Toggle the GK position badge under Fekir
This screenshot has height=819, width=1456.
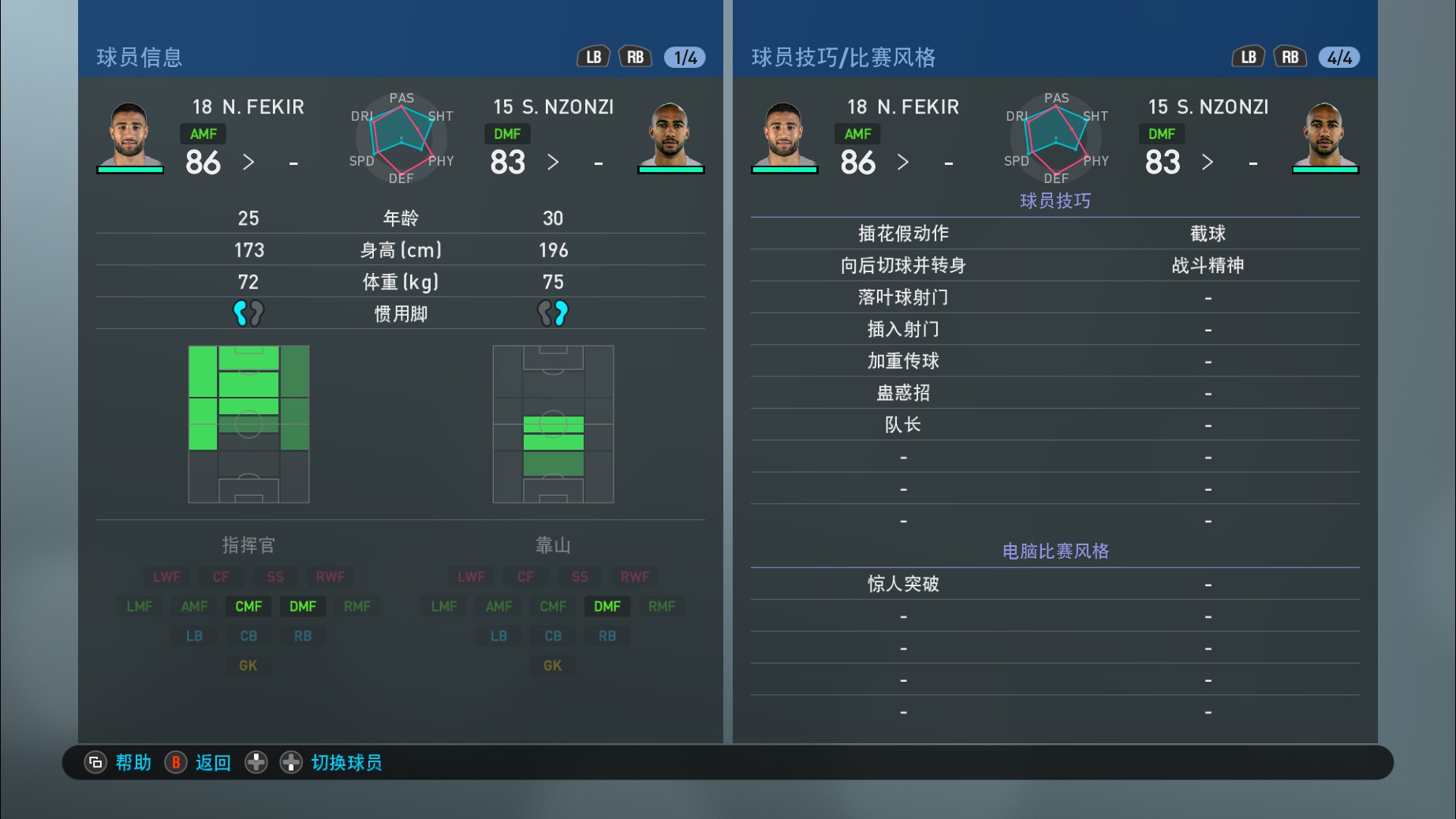coord(248,665)
